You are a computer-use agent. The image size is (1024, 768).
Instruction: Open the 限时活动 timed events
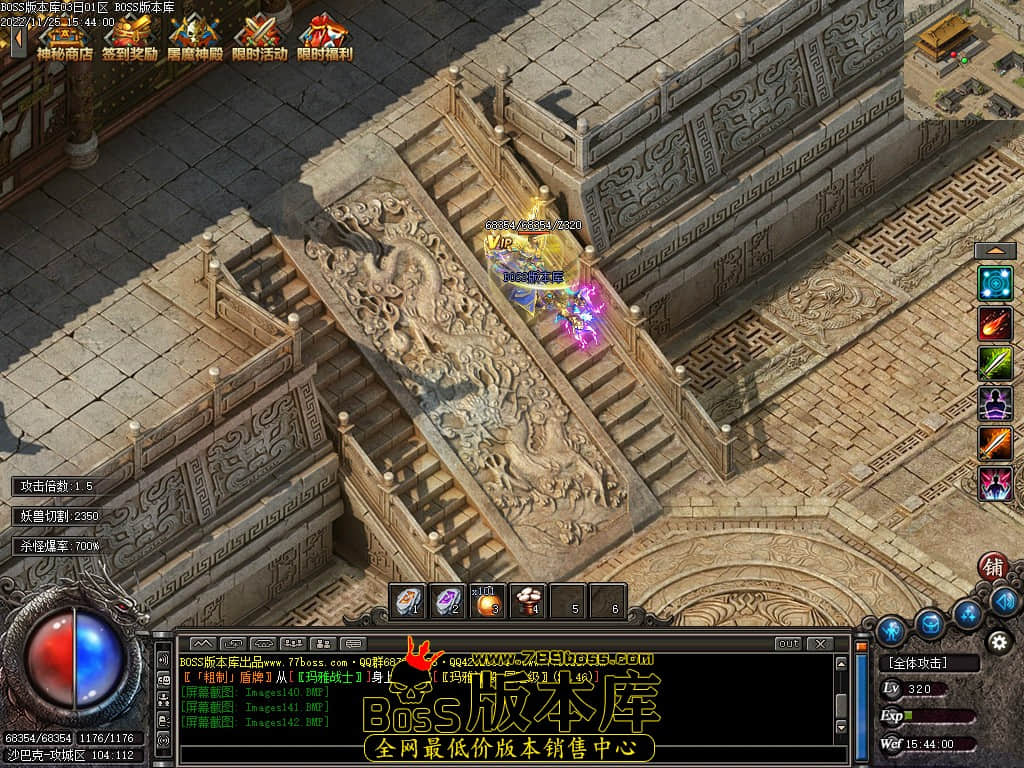coord(259,37)
